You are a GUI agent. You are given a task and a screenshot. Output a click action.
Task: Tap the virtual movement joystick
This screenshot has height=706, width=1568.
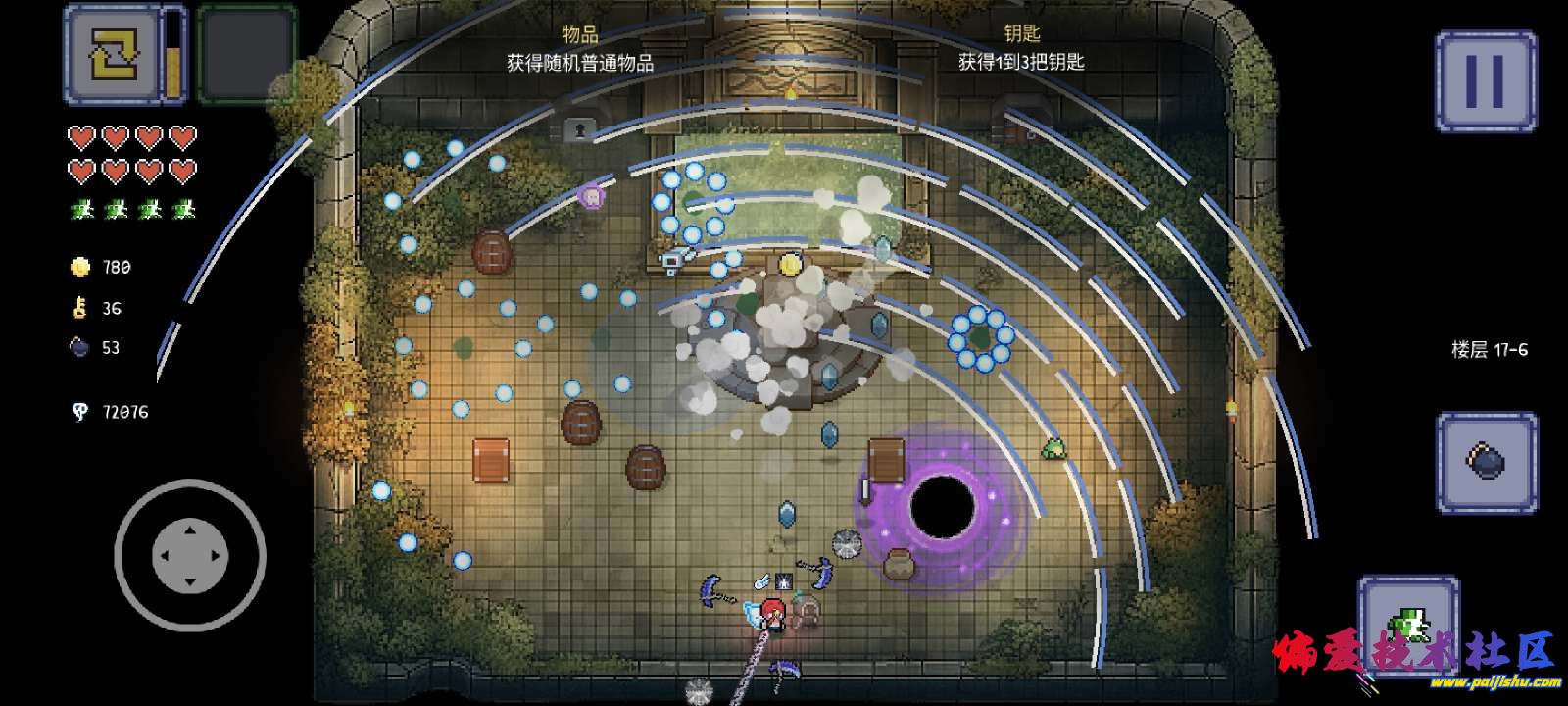click(x=190, y=555)
